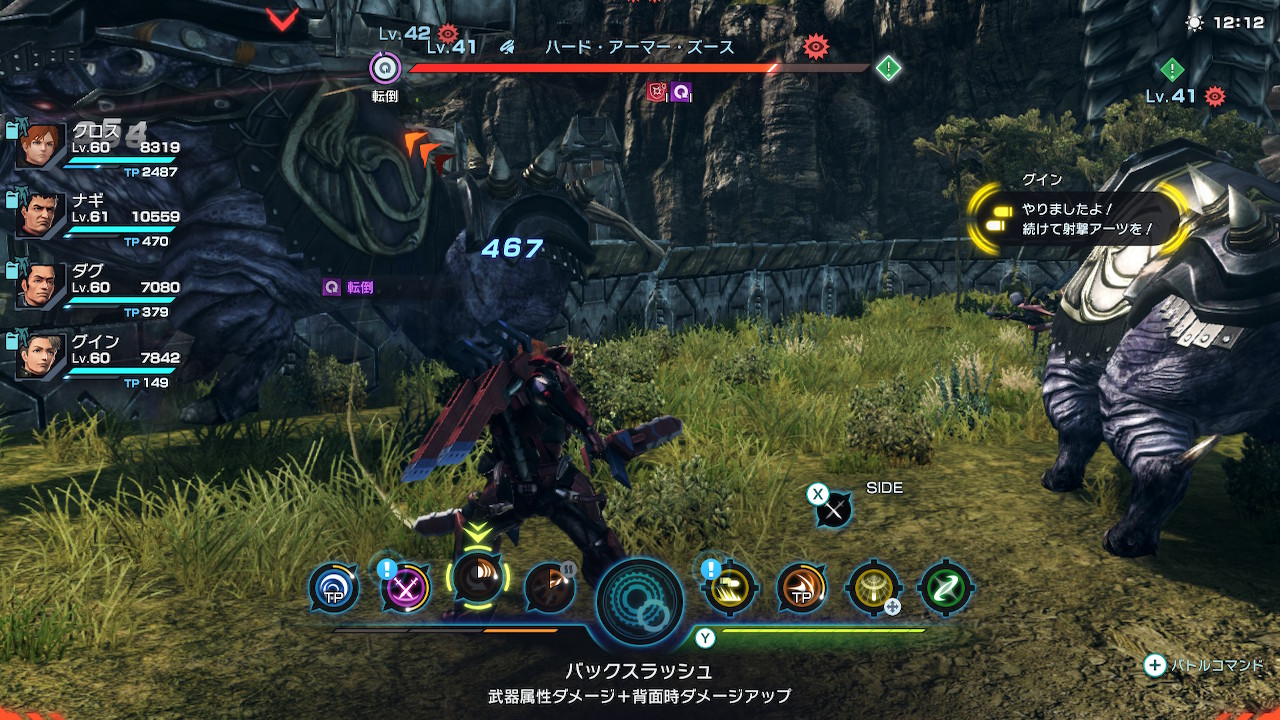The image size is (1280, 720).
Task: Click the green diamond marker beside enemy health
Action: coord(888,68)
